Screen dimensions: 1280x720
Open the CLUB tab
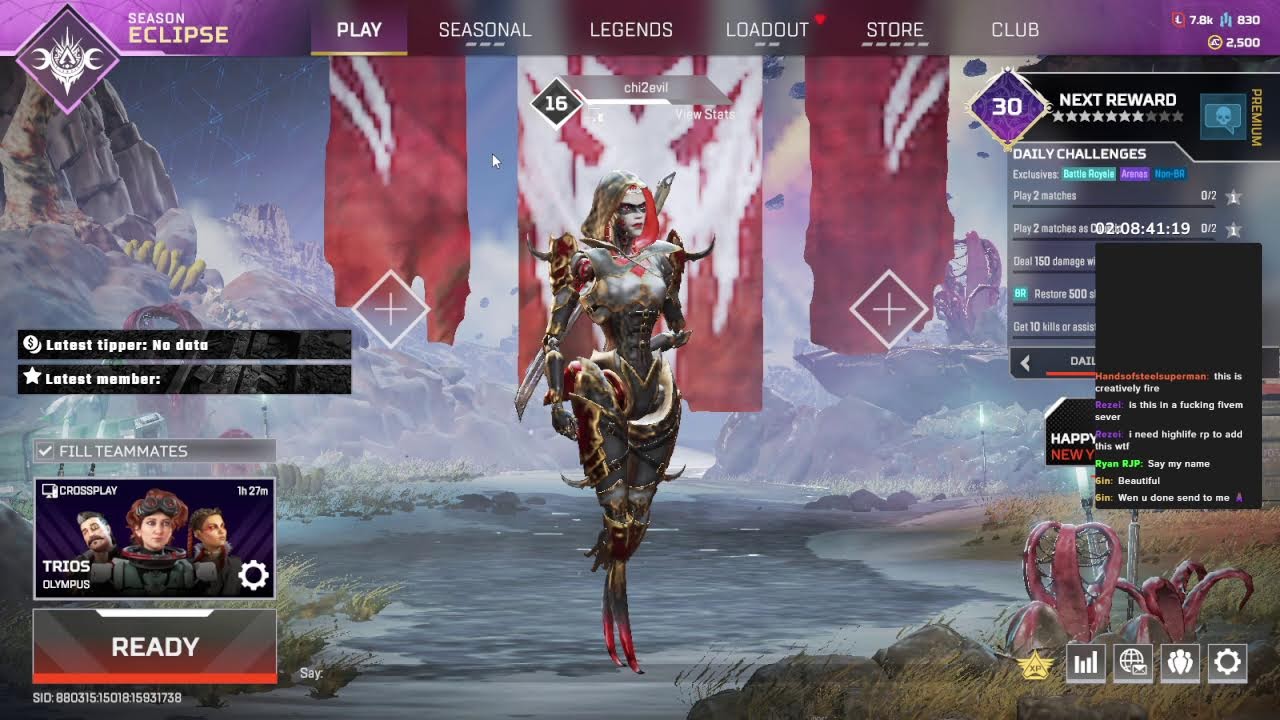coord(1015,30)
